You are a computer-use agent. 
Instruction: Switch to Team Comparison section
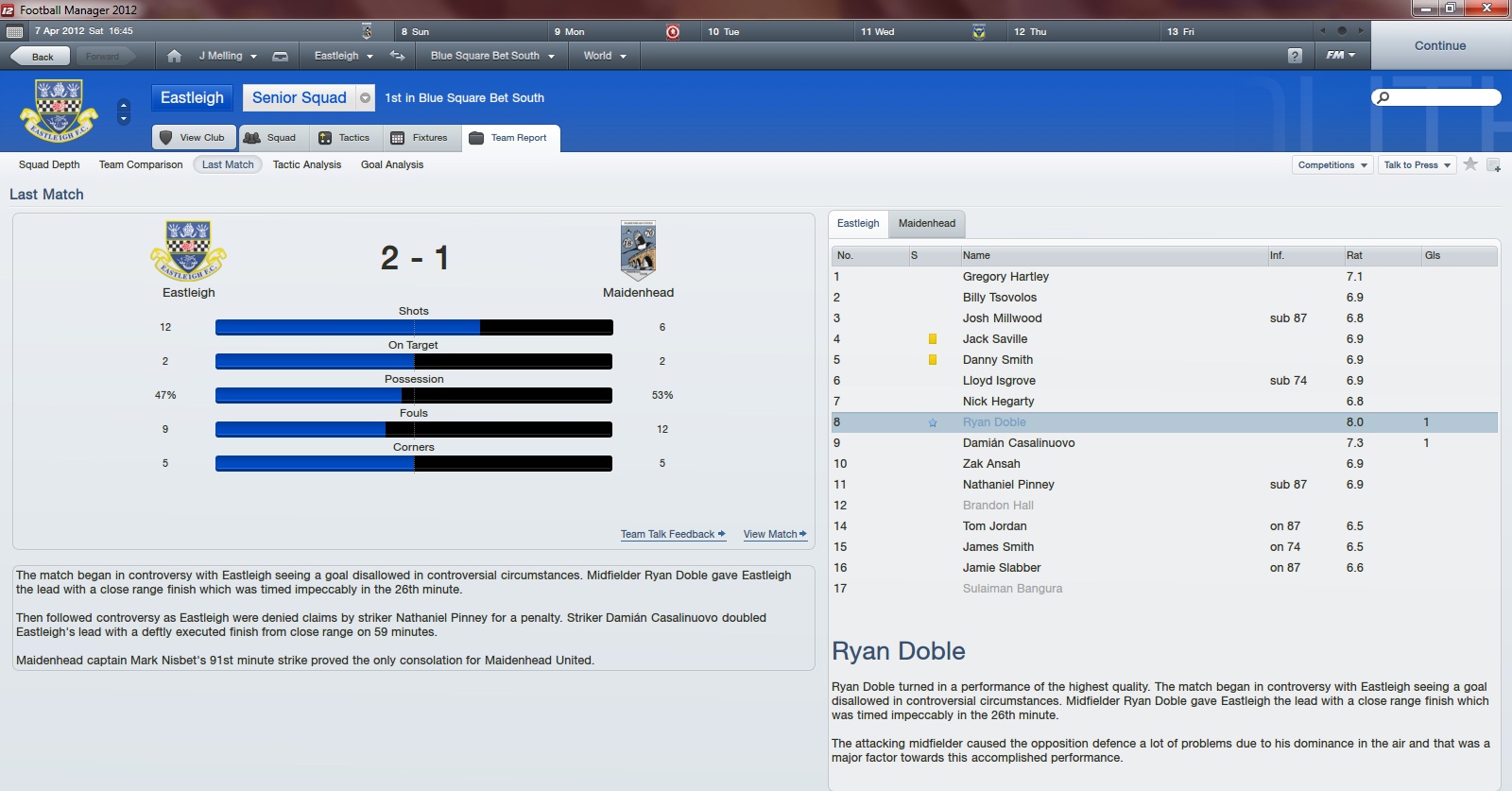(x=141, y=164)
